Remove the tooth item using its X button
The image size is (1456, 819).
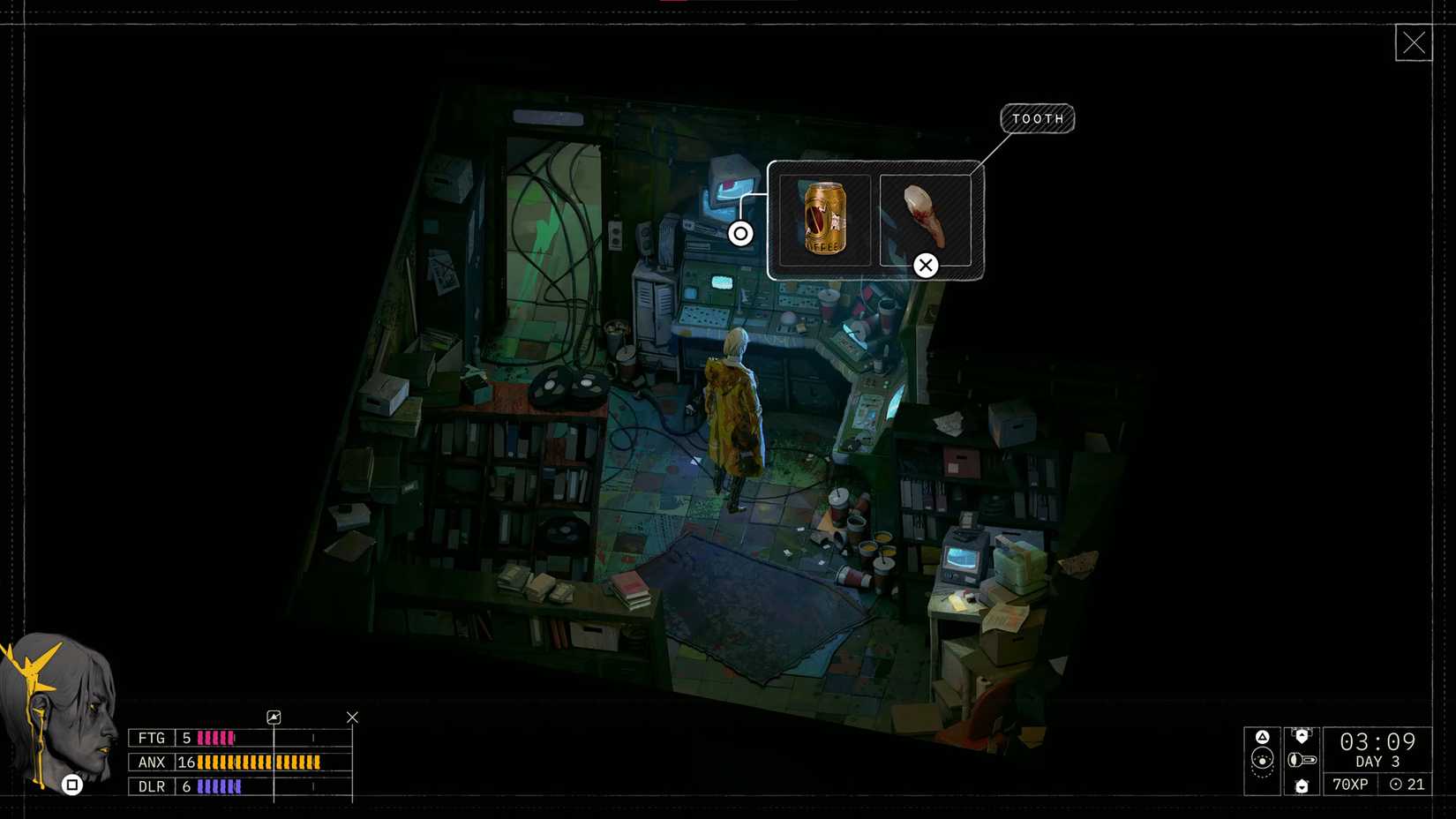click(926, 264)
